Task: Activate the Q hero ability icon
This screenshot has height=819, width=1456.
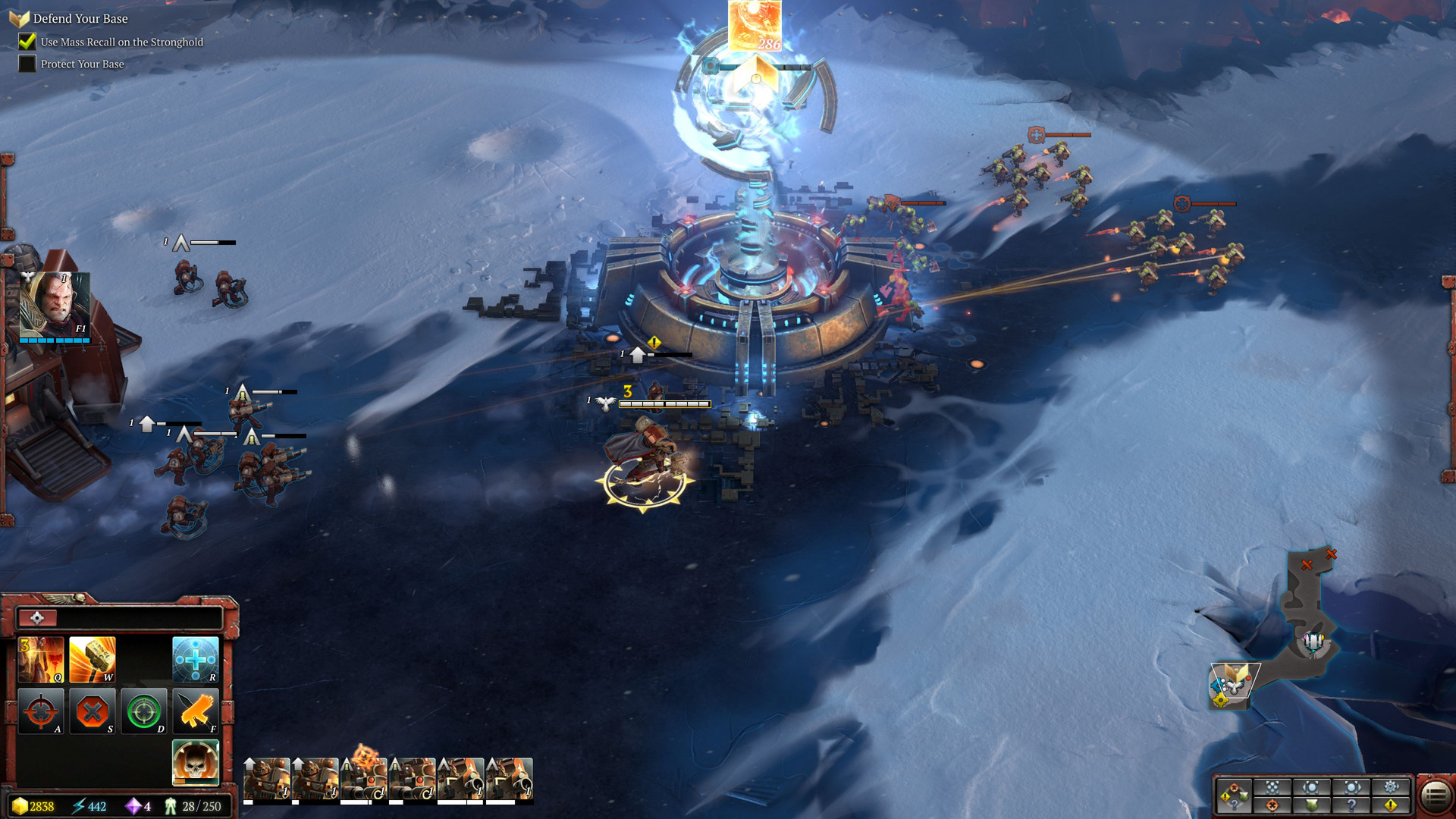Action: pos(42,659)
